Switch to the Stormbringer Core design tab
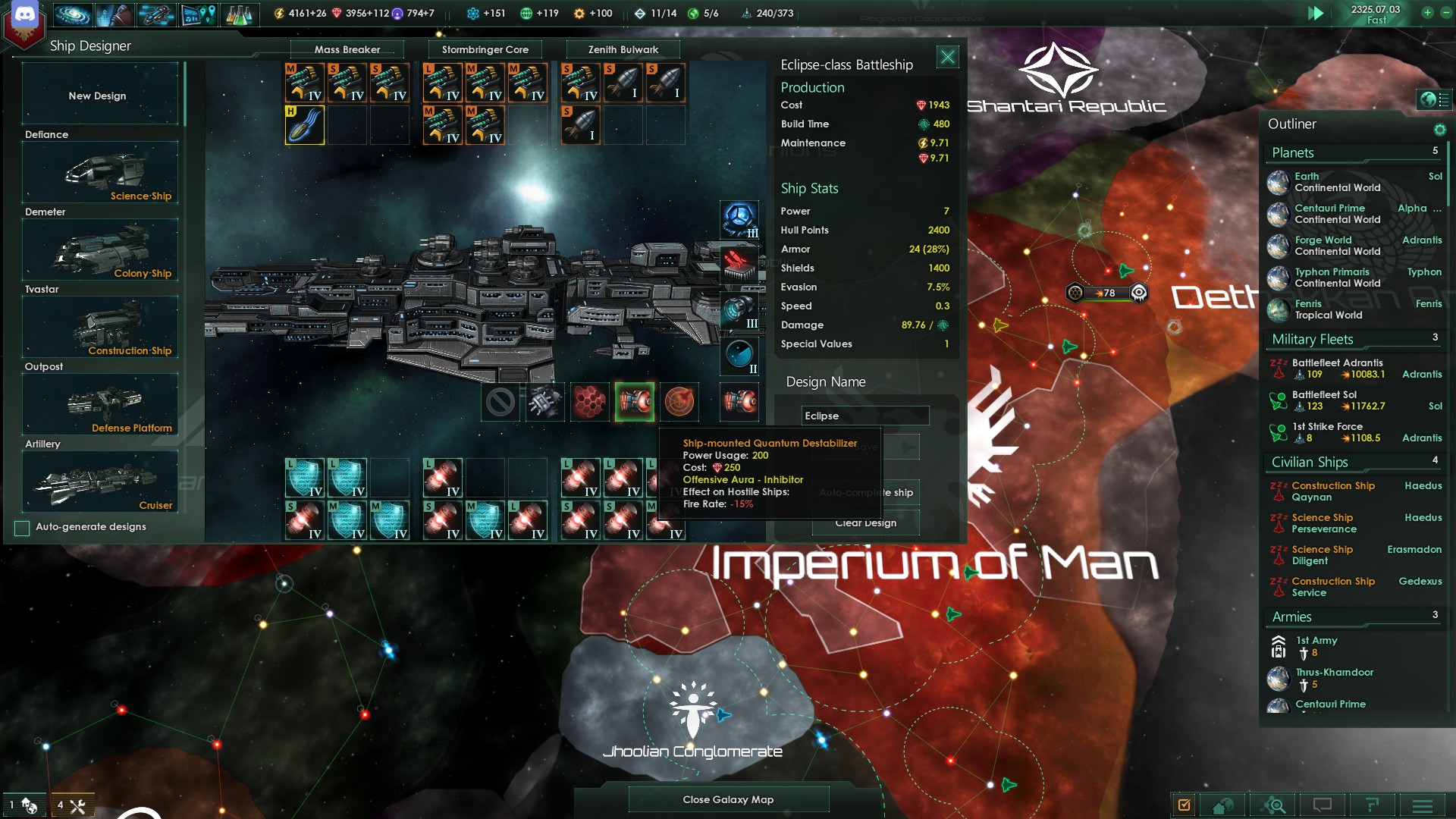Image resolution: width=1456 pixels, height=819 pixels. coord(486,49)
